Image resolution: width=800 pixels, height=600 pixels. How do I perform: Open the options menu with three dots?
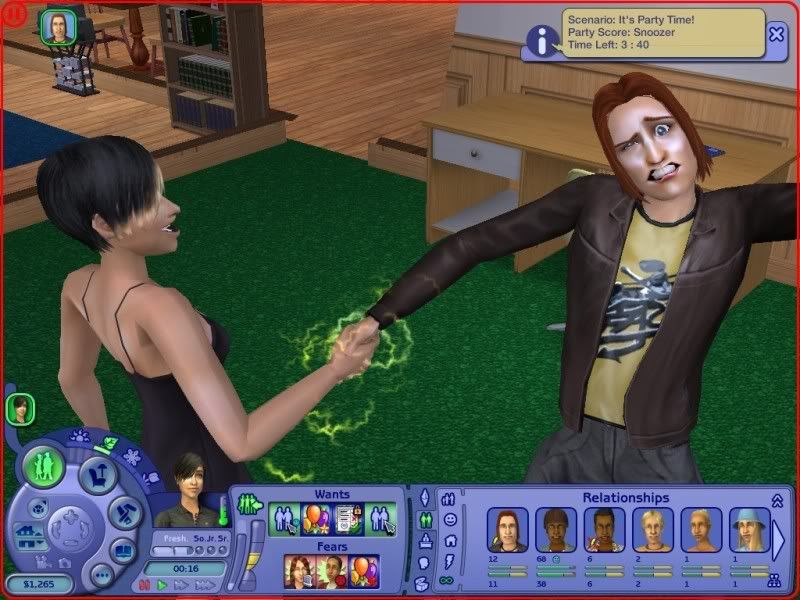click(101, 575)
